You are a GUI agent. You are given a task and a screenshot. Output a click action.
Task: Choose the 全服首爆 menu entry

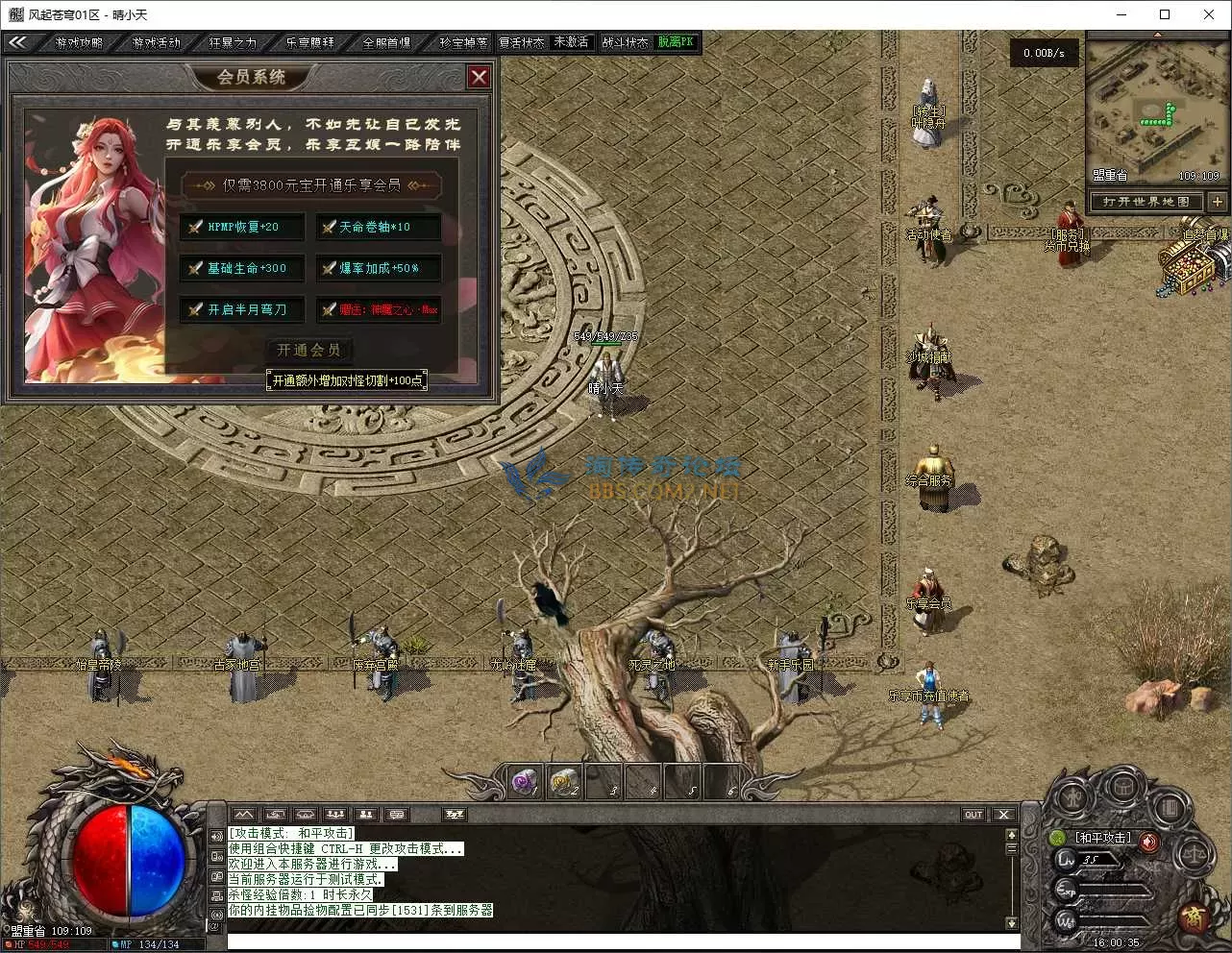pos(386,42)
